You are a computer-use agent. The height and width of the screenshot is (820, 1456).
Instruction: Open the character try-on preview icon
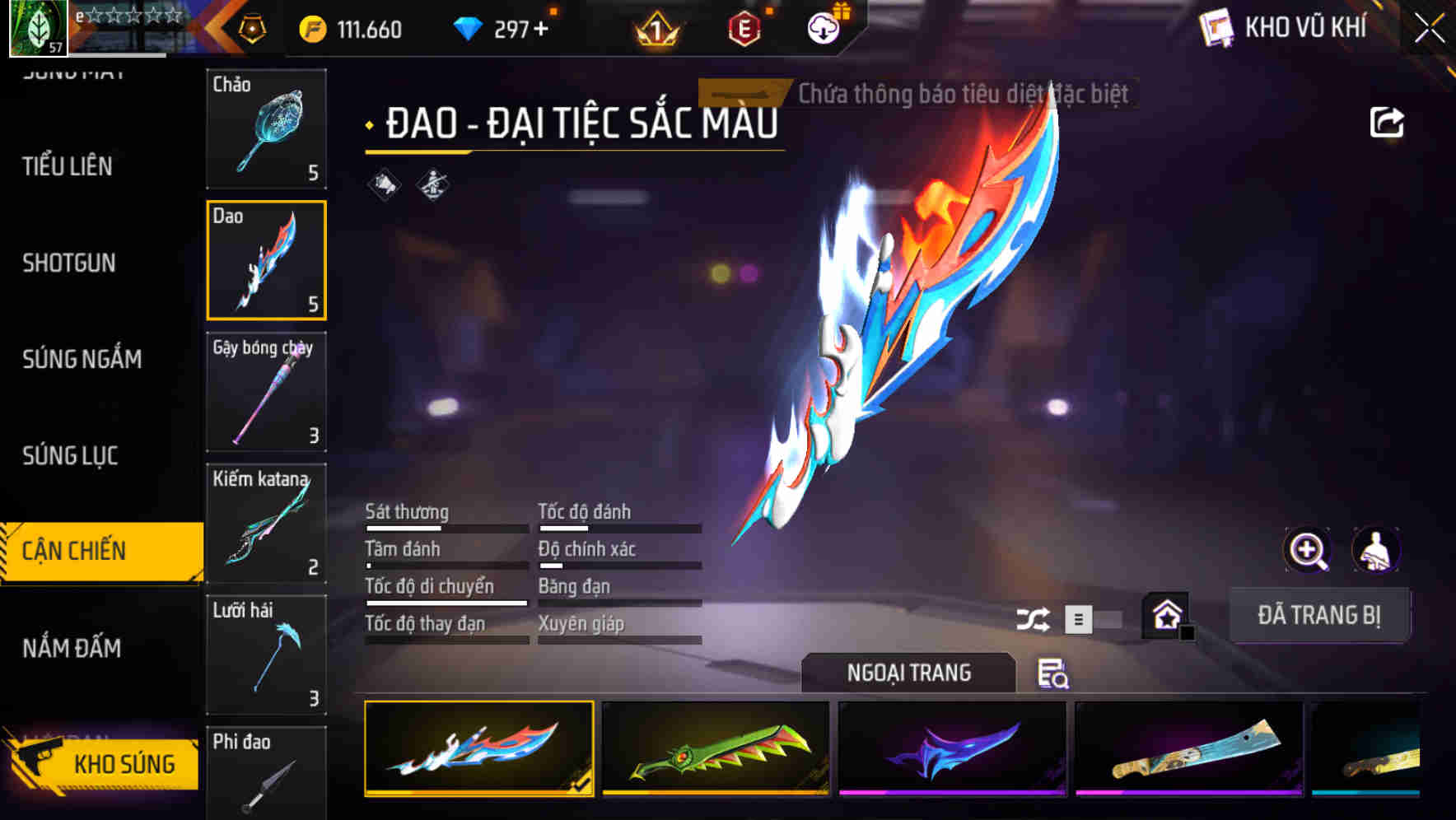[x=1374, y=549]
